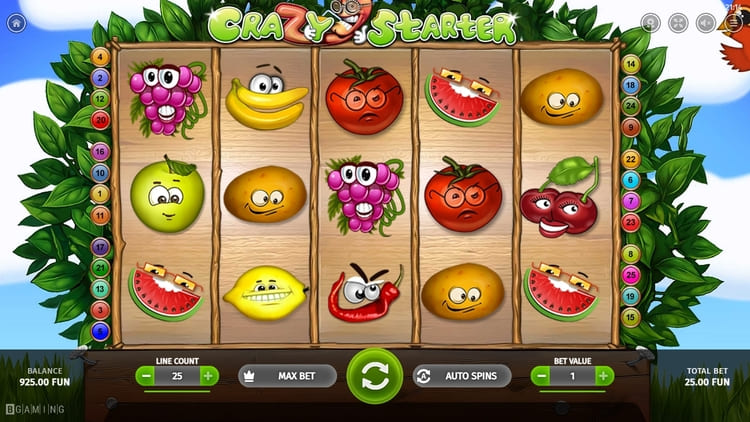
Task: Select payline number 20
Action: (x=100, y=119)
